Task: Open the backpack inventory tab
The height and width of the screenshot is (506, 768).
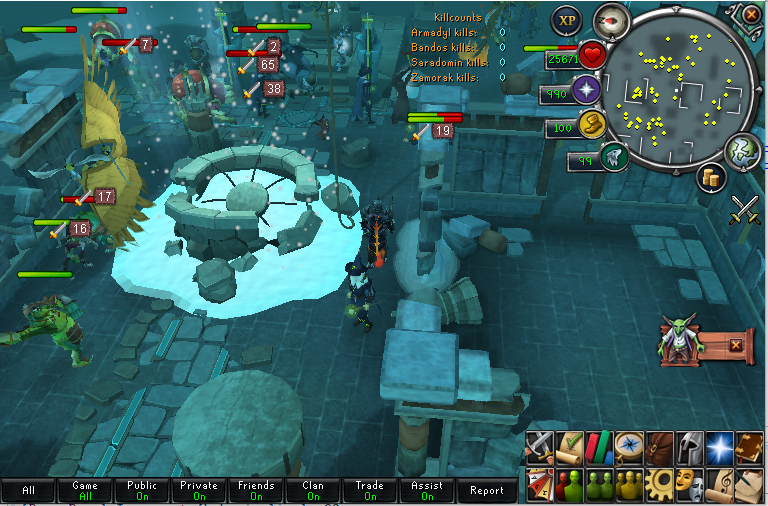Action: tap(659, 446)
